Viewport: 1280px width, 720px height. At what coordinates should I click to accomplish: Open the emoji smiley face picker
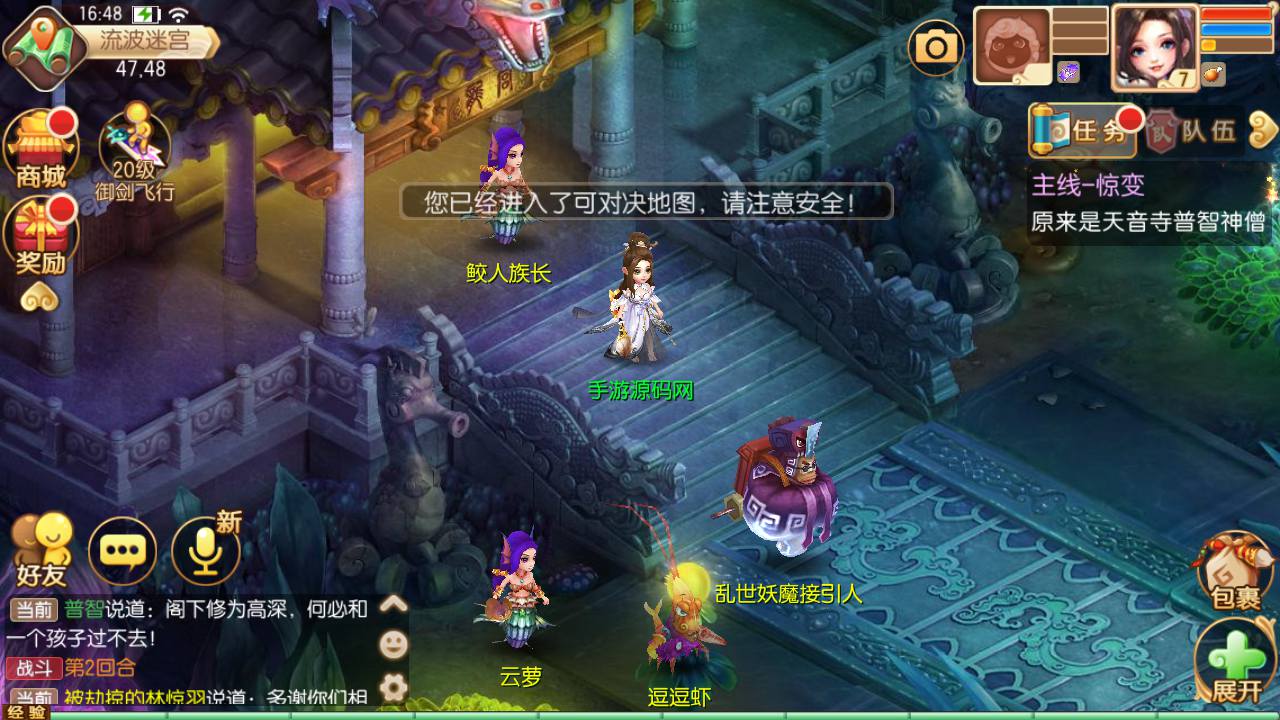(394, 645)
